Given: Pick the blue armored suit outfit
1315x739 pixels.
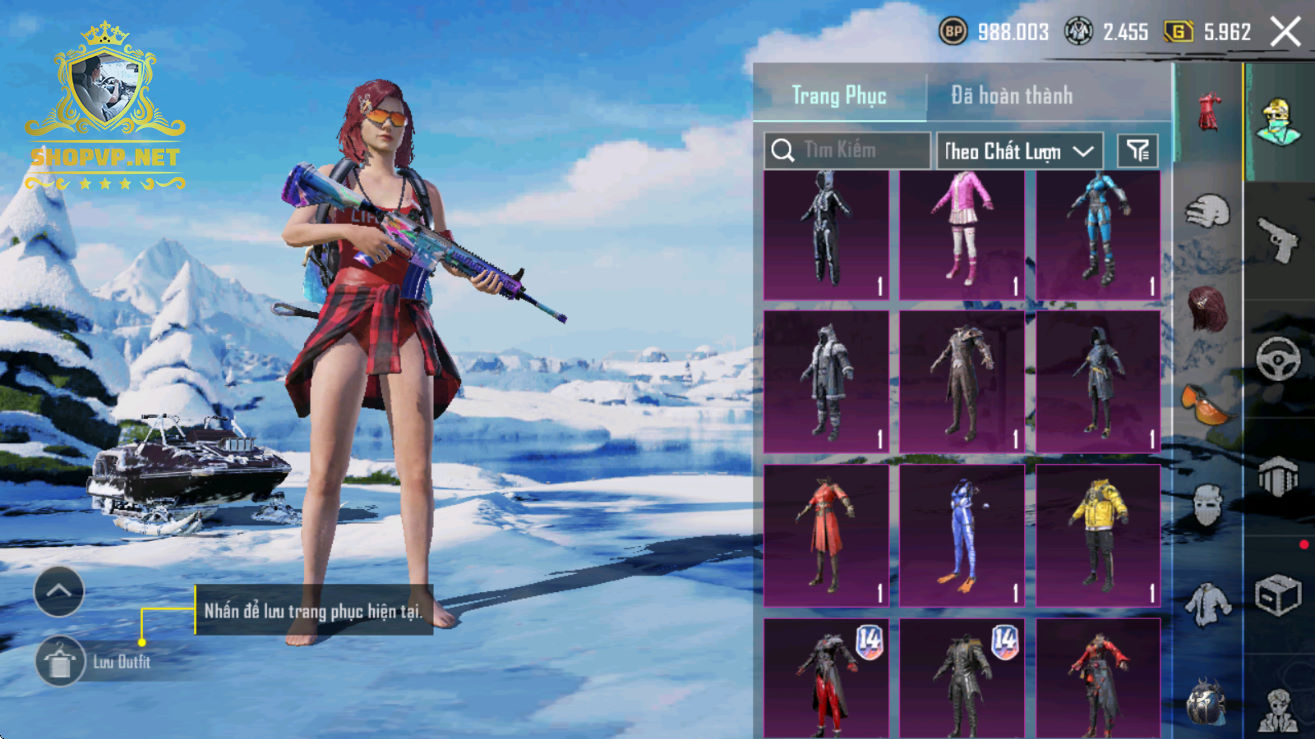Looking at the screenshot, I should [1098, 235].
